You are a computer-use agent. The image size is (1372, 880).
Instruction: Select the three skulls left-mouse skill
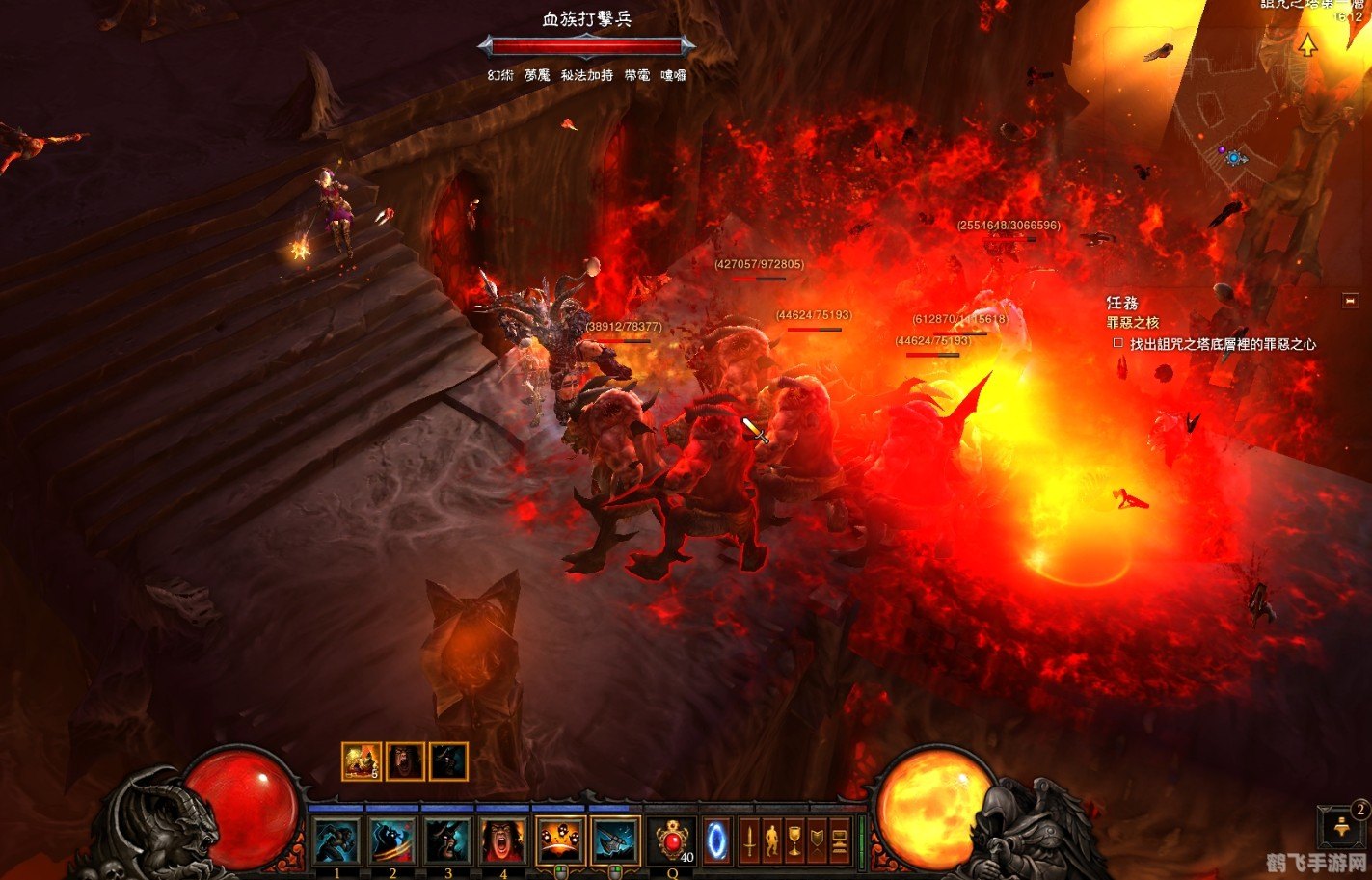tap(560, 840)
